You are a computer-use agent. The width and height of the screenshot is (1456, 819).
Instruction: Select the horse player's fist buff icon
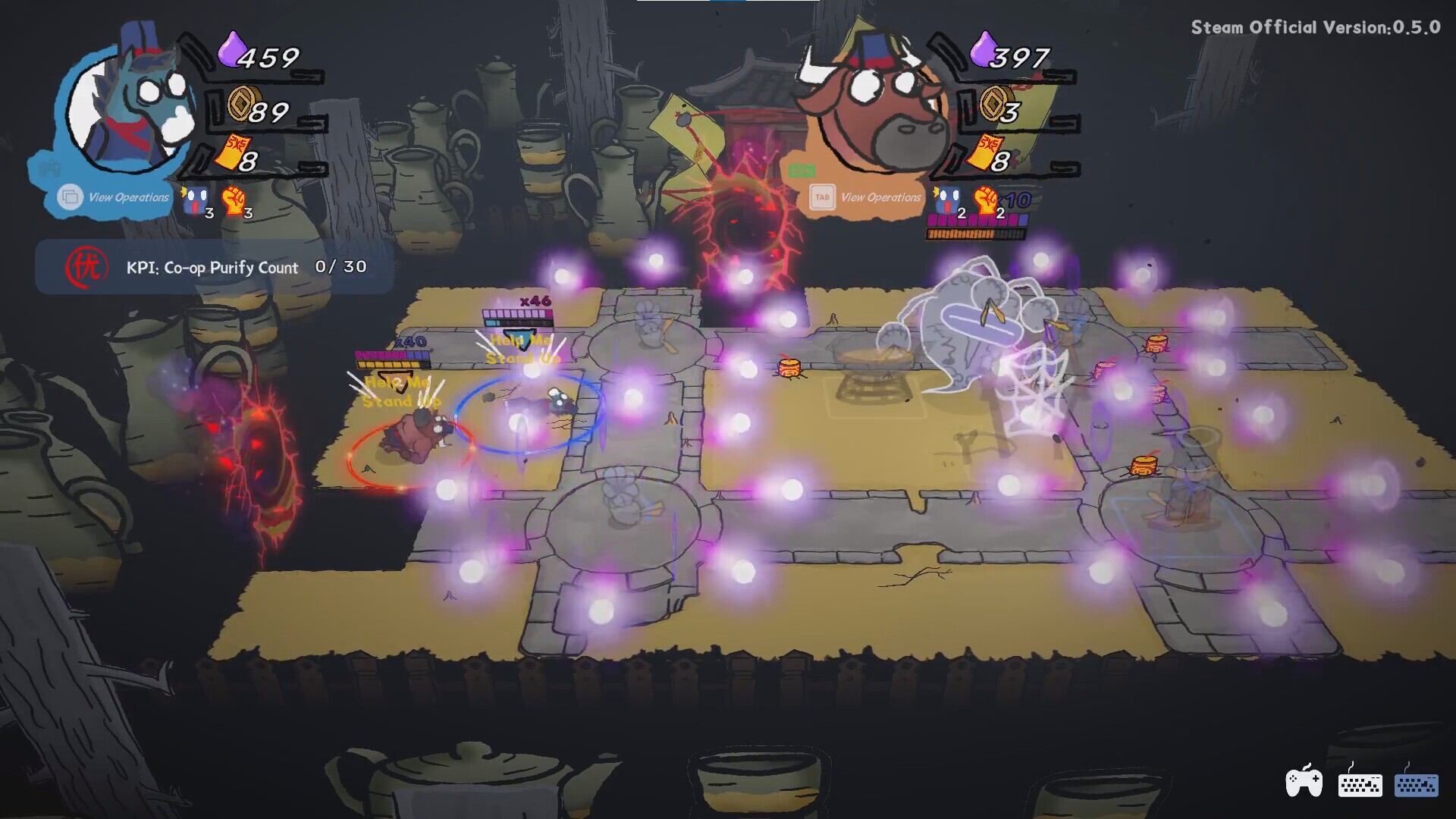pos(234,201)
